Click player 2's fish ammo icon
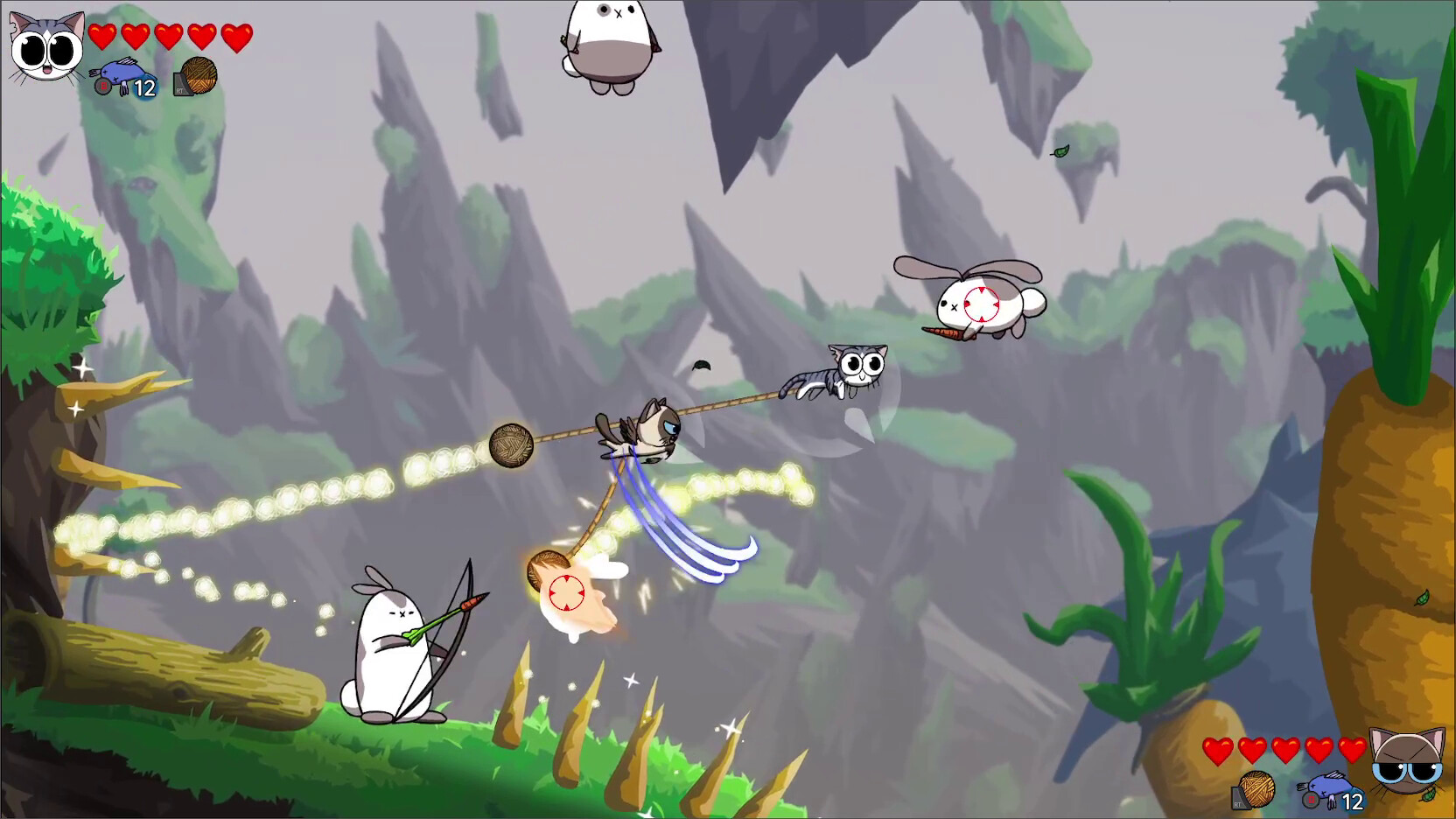This screenshot has width=1456, height=819. coord(1330,786)
